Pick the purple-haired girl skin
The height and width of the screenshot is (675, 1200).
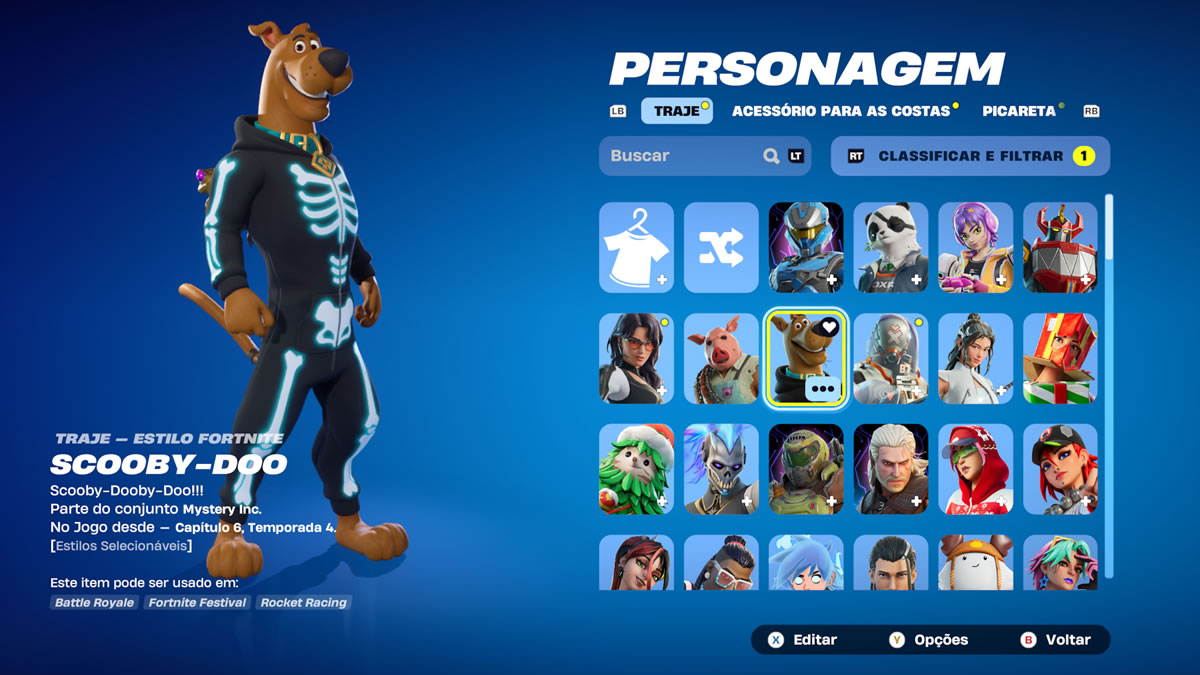point(975,247)
